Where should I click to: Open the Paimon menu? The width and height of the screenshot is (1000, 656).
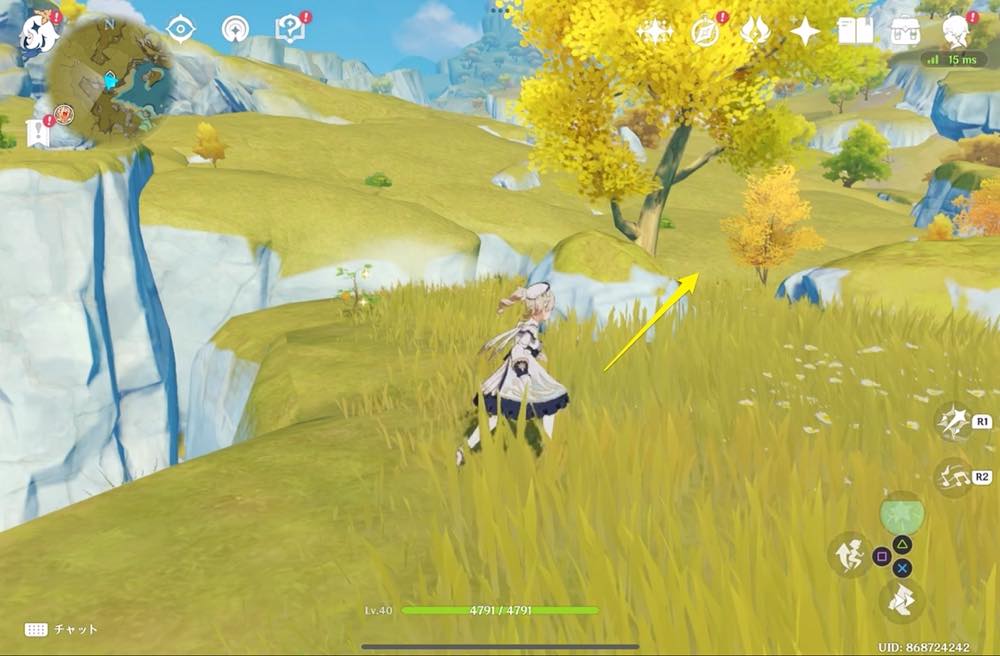38,30
